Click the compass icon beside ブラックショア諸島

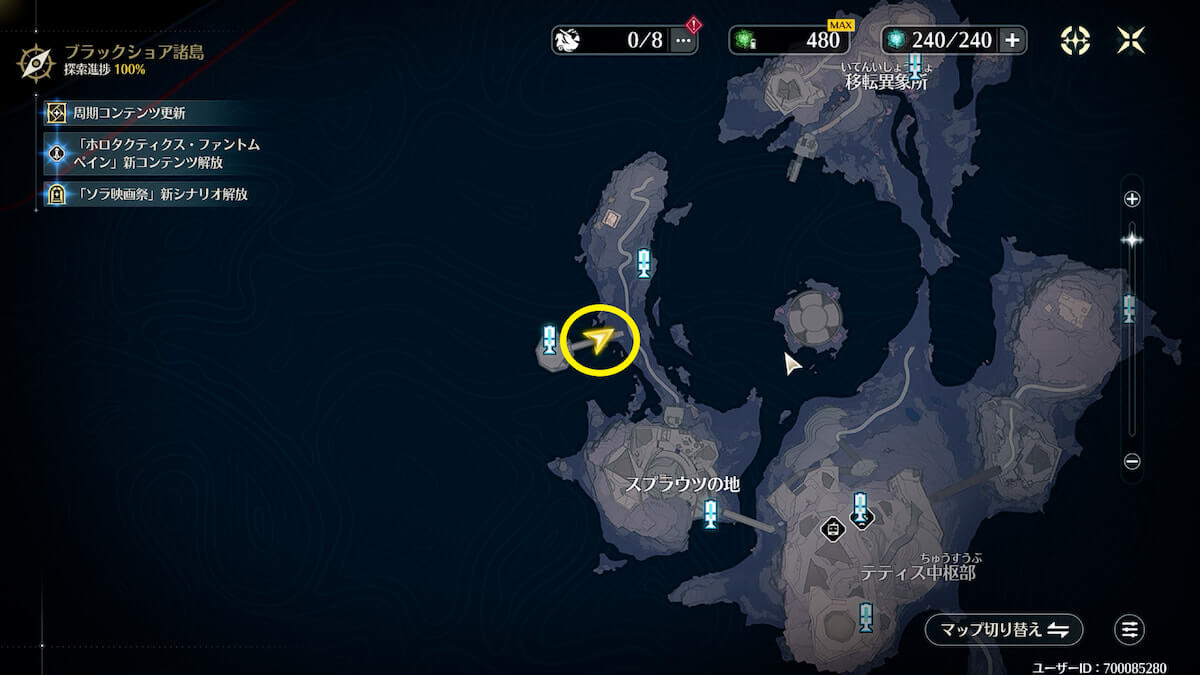coord(37,62)
